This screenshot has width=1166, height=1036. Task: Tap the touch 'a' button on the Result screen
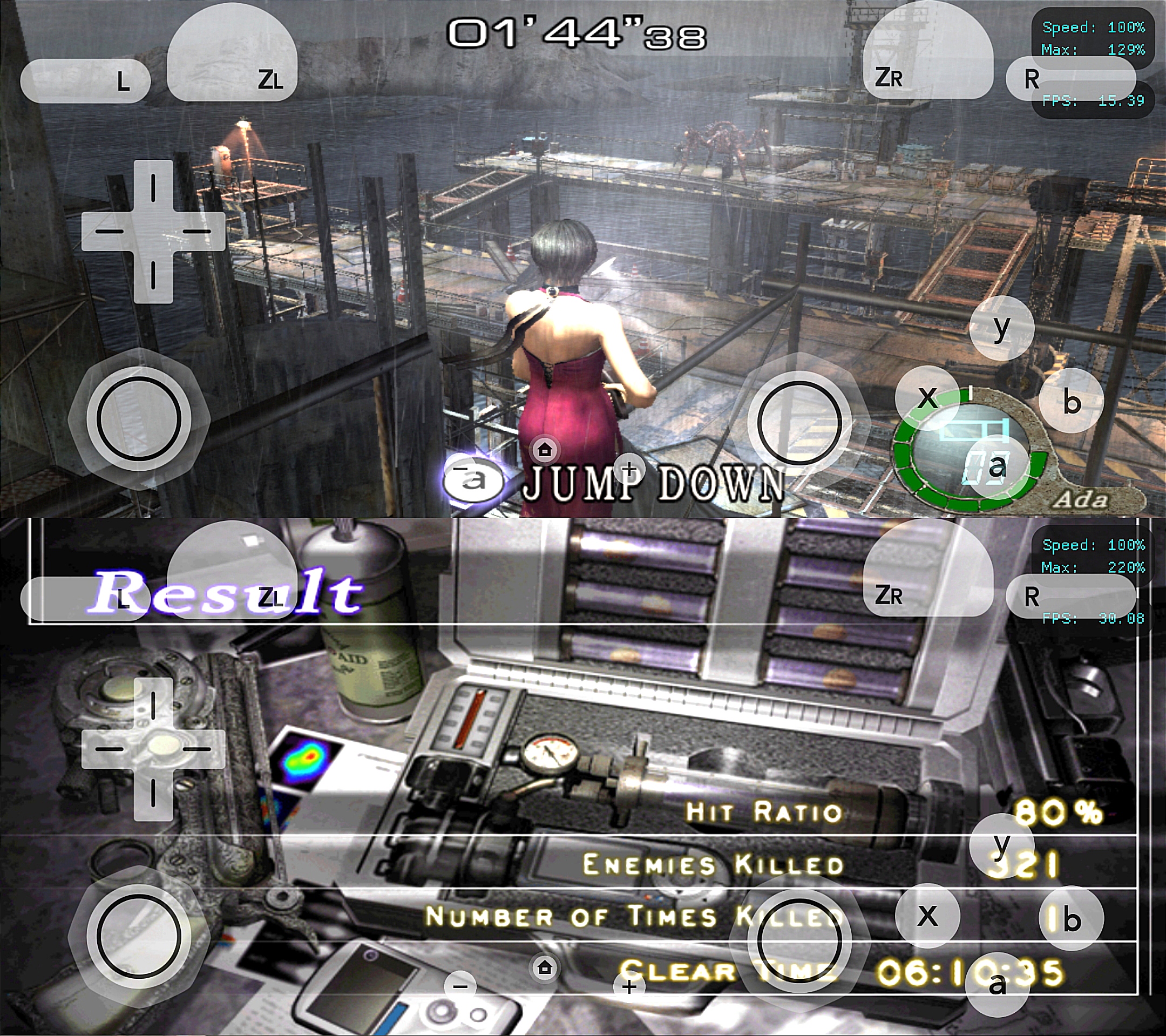[997, 984]
